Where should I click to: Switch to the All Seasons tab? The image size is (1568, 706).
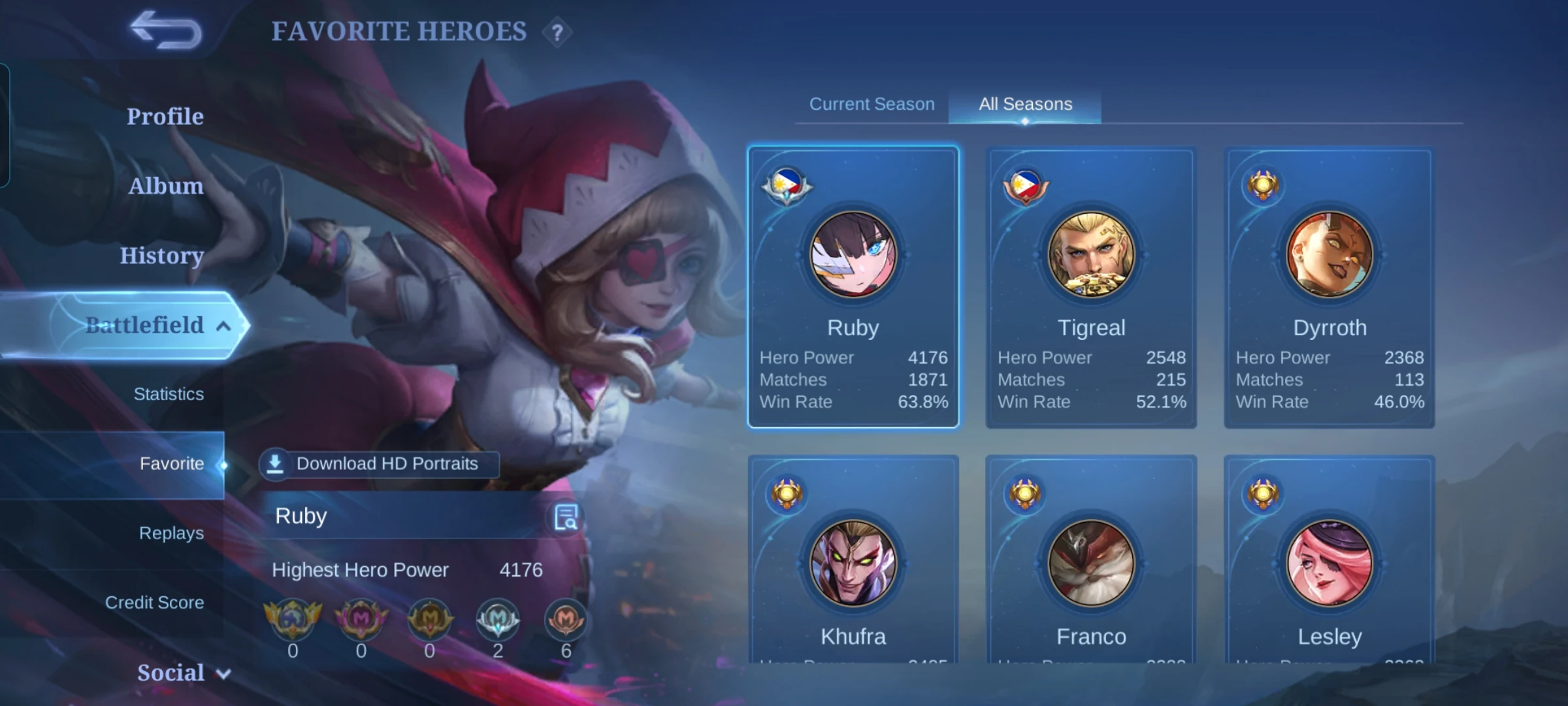coord(1024,103)
